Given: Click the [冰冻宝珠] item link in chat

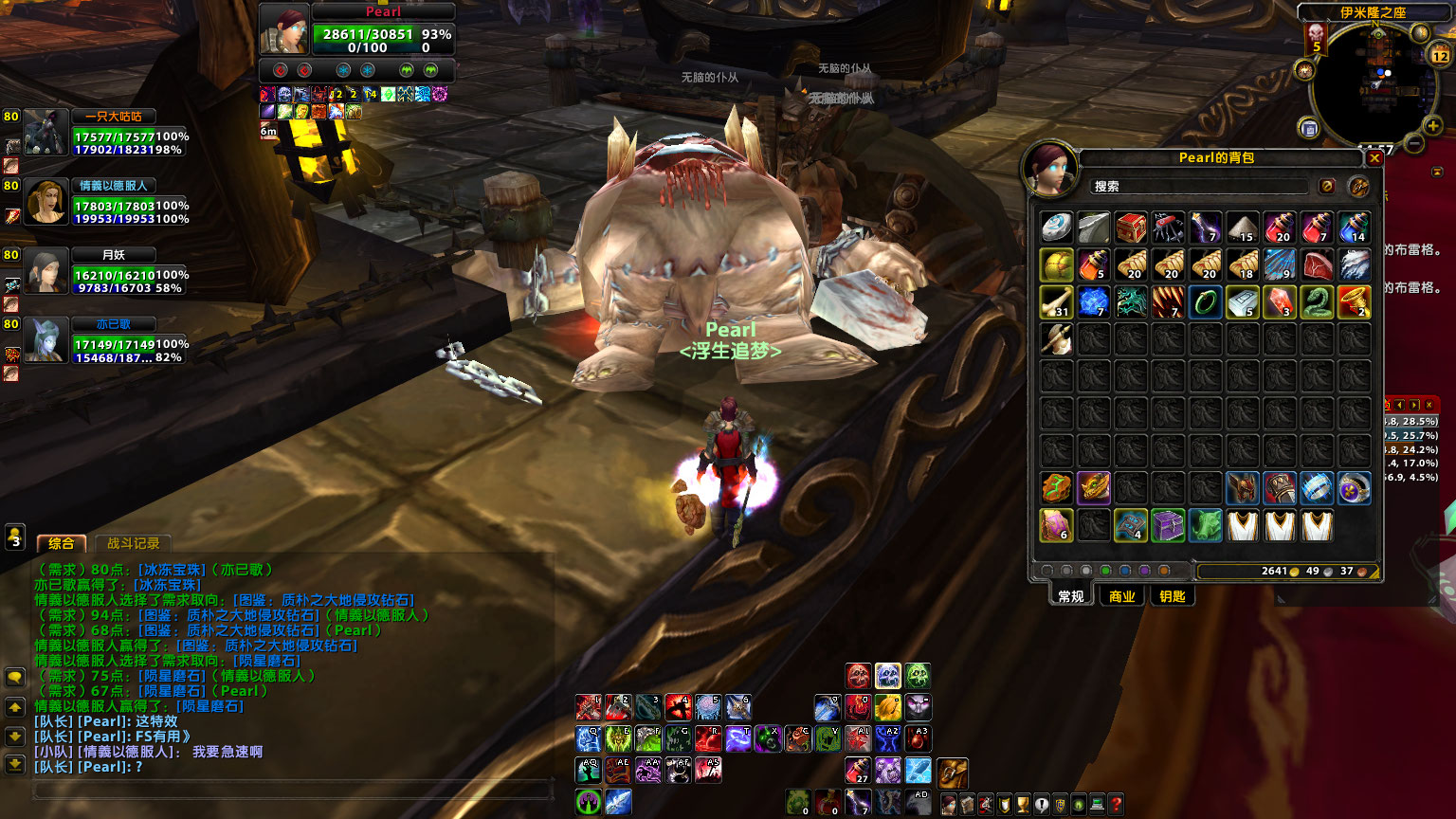Looking at the screenshot, I should (171, 570).
